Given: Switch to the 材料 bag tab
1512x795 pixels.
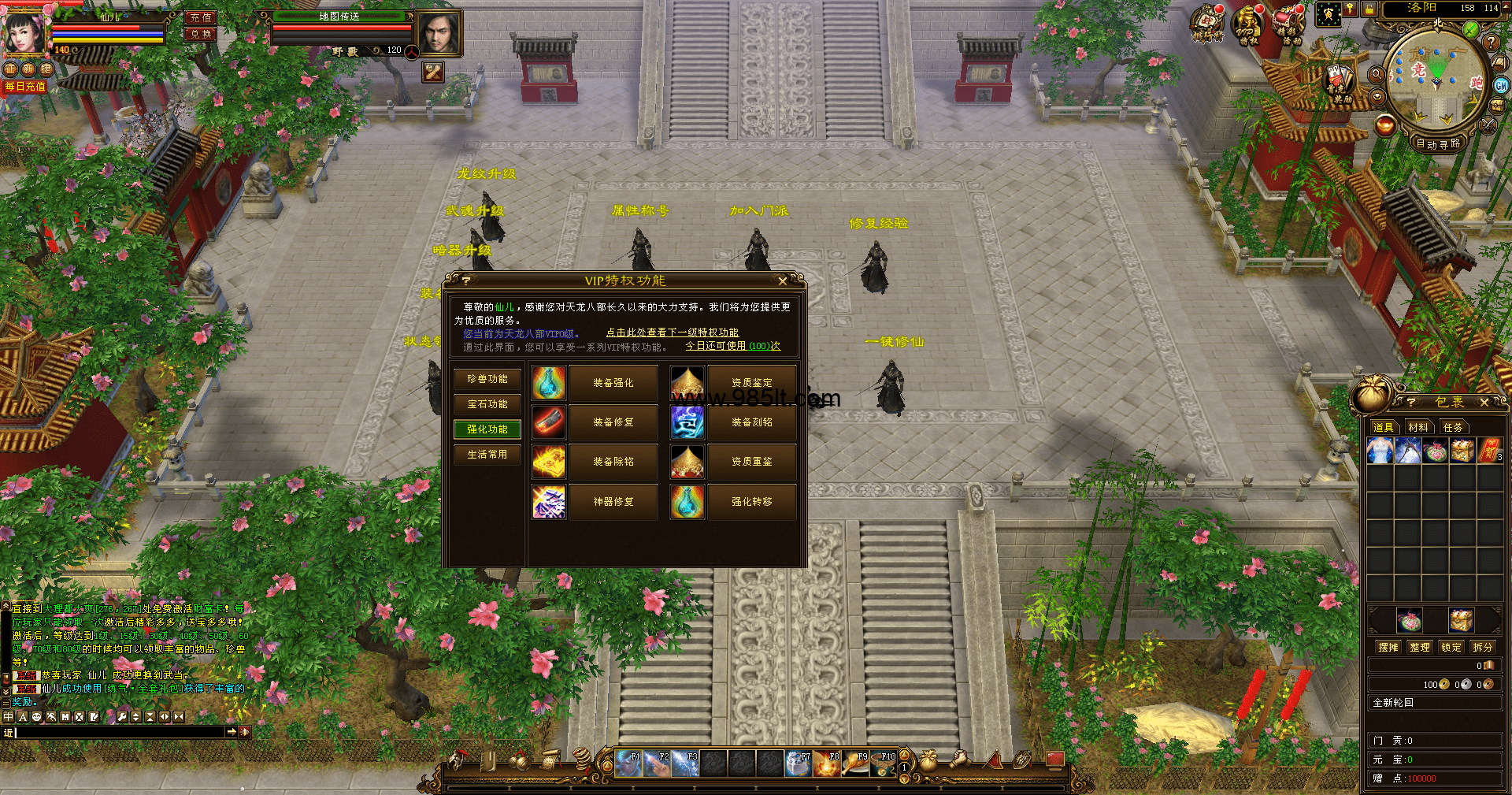Looking at the screenshot, I should [x=1418, y=427].
